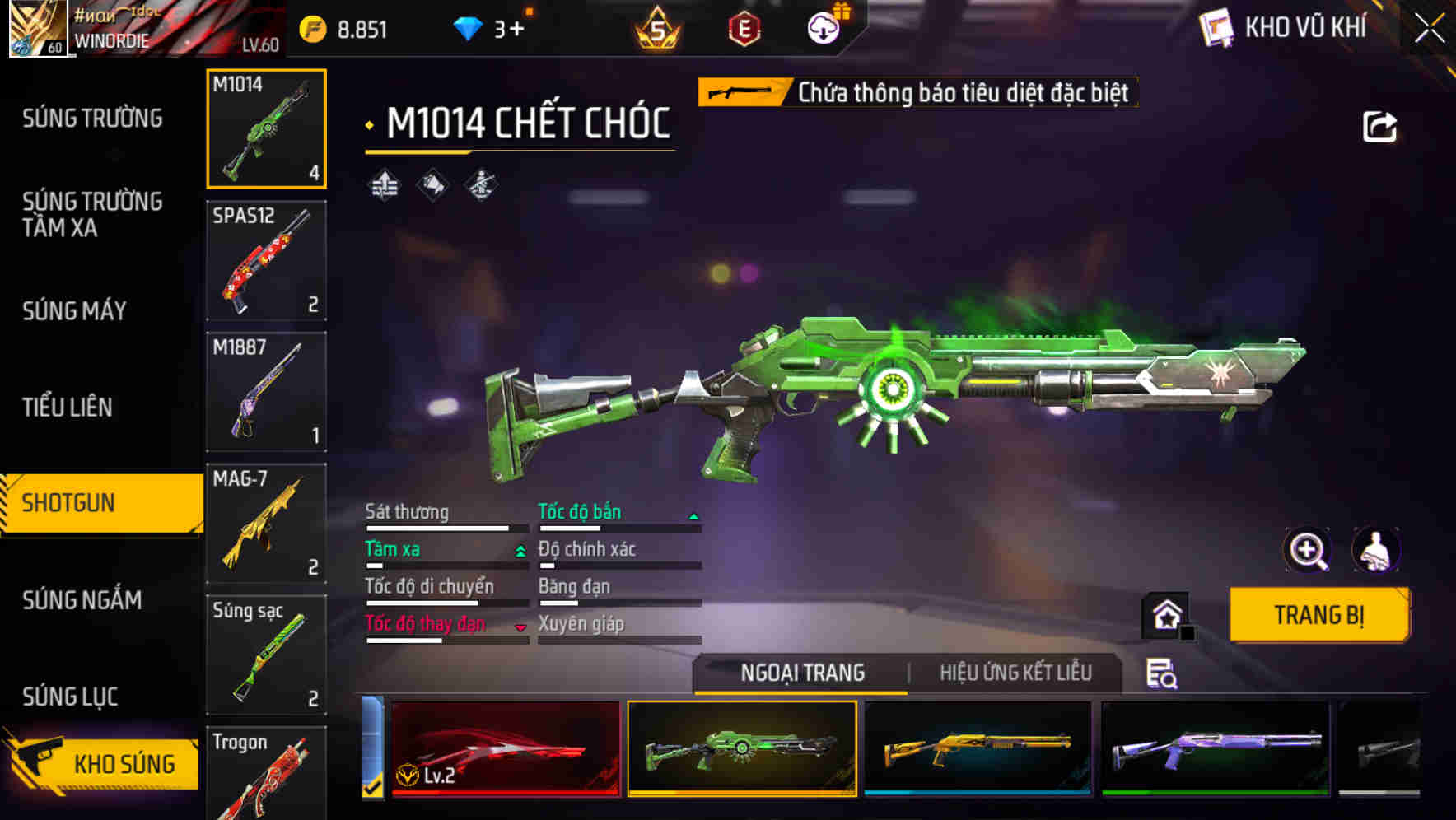Screen dimensions: 1456x820
Task: Close the weapon armory screen
Action: [1429, 29]
